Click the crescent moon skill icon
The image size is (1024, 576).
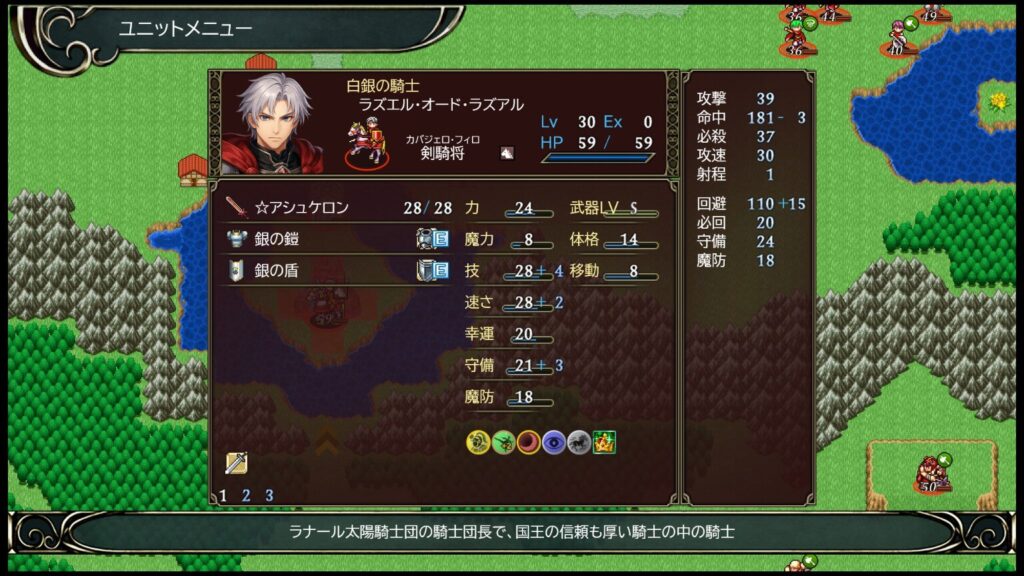(x=528, y=442)
